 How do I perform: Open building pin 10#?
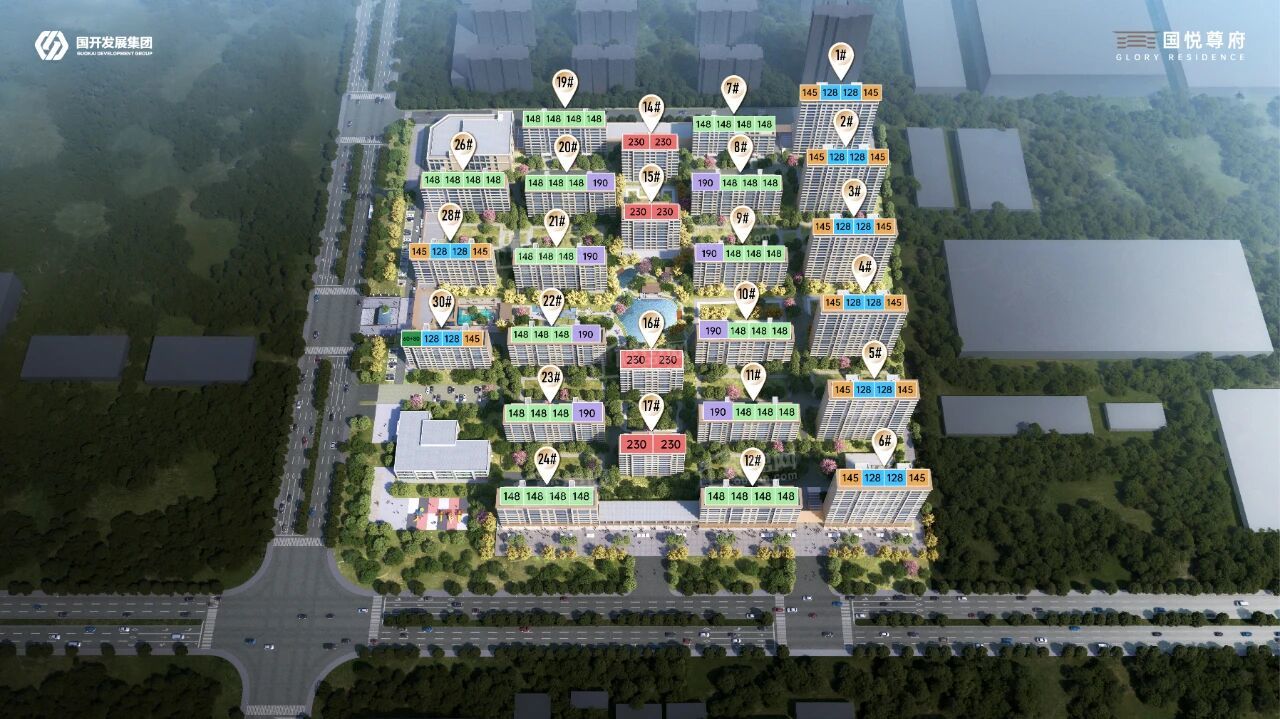746,295
